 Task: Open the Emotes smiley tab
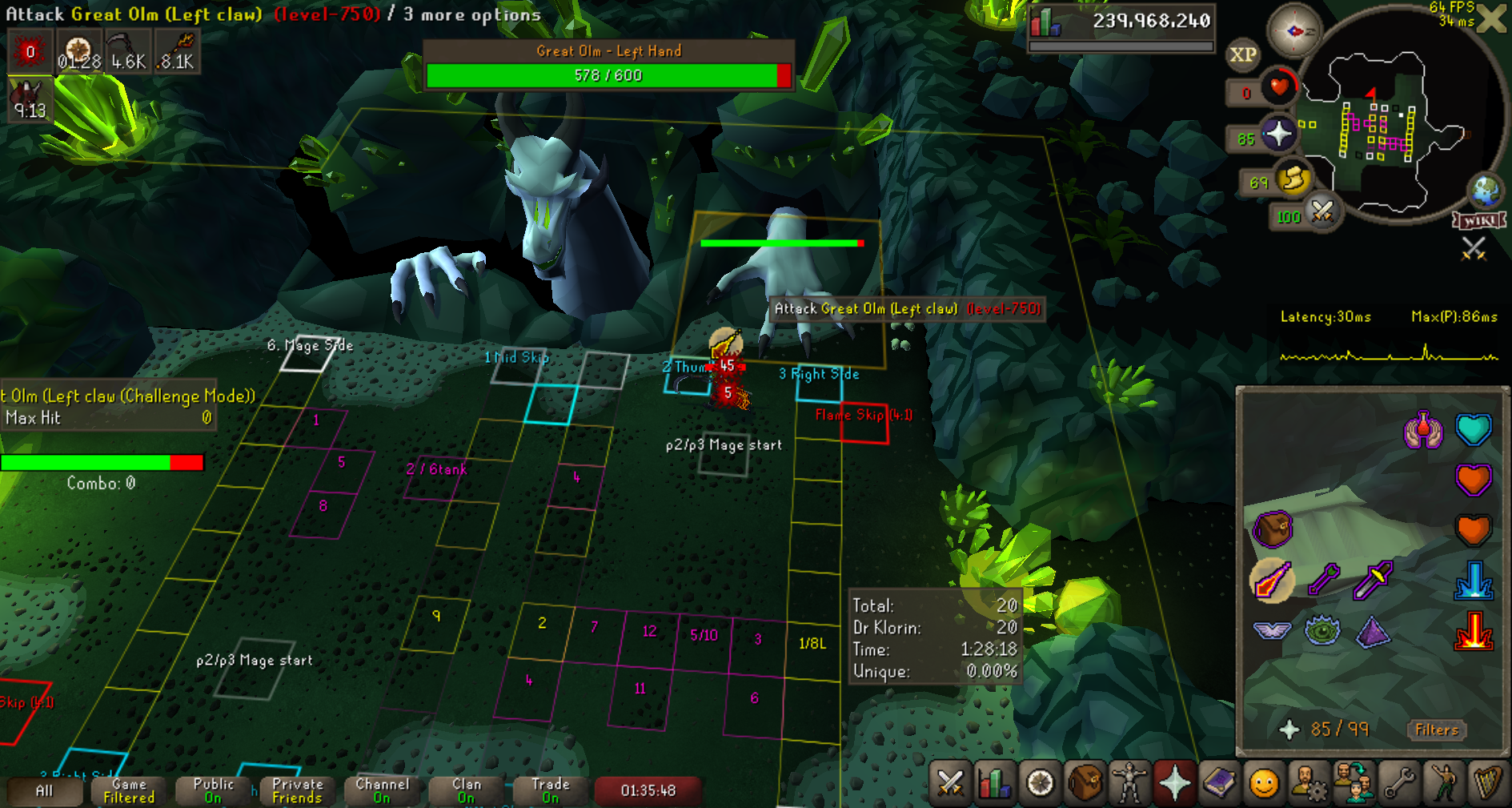1264,782
